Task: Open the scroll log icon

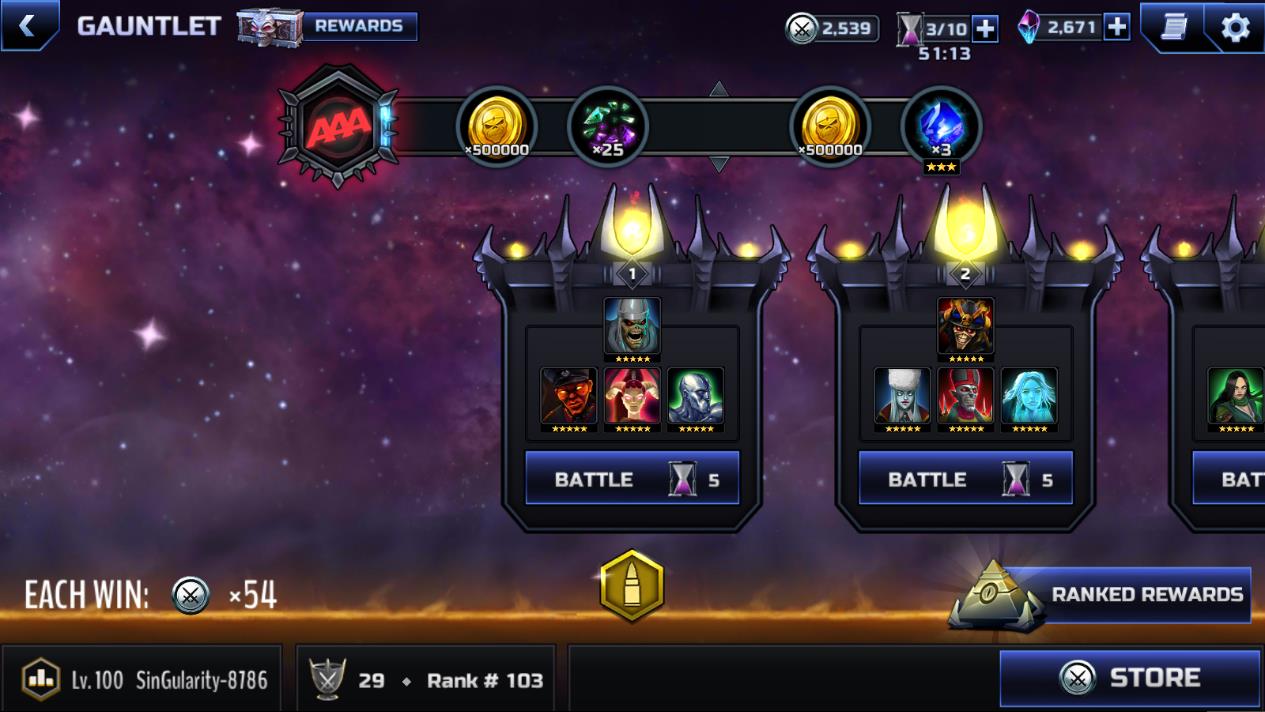Action: (1173, 26)
